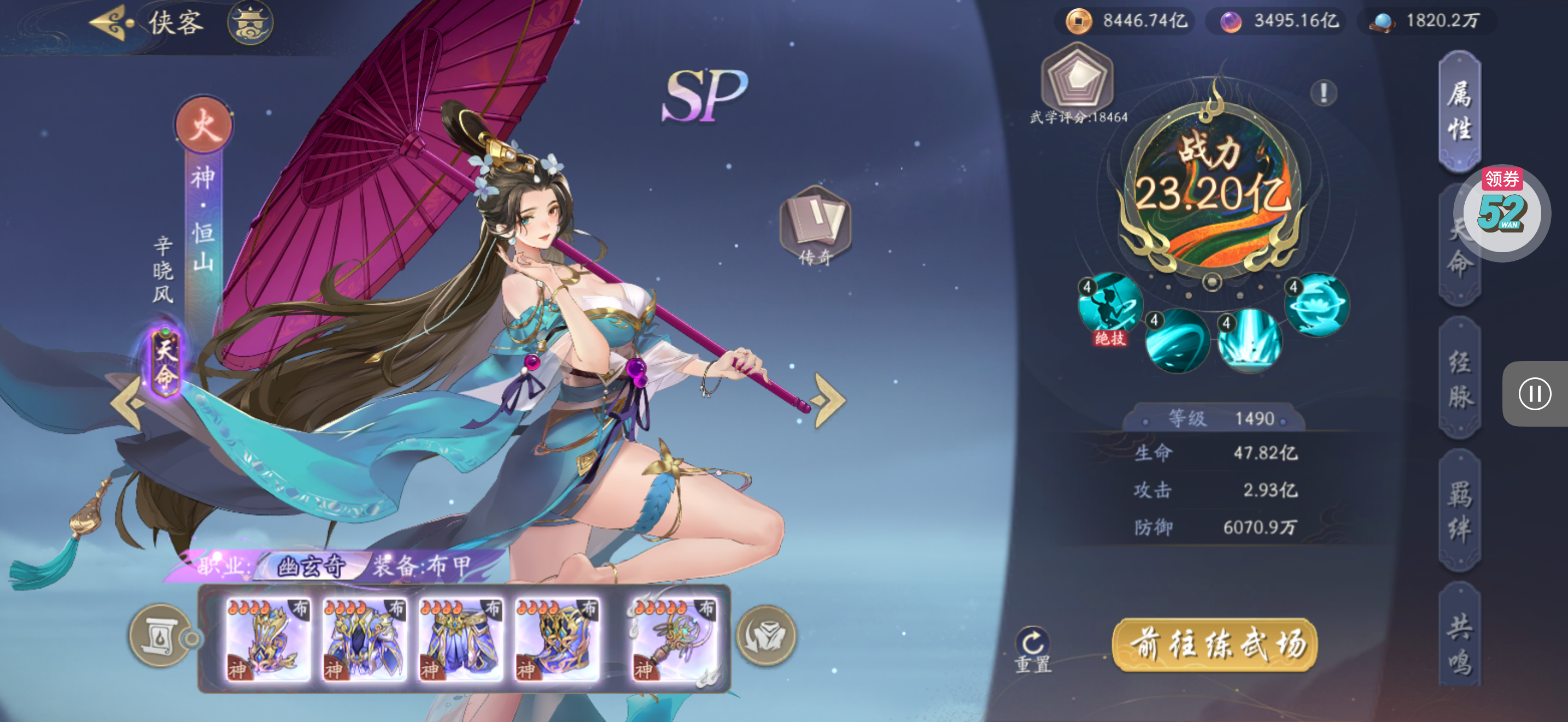Pause with the floating pause button
This screenshot has height=722, width=1568.
[x=1534, y=394]
